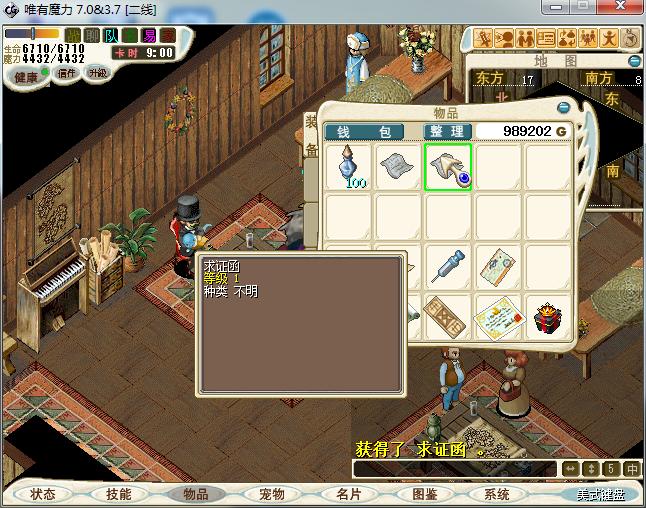Click the 升级 level-up button
Viewport: 646px width, 508px height.
click(97, 73)
